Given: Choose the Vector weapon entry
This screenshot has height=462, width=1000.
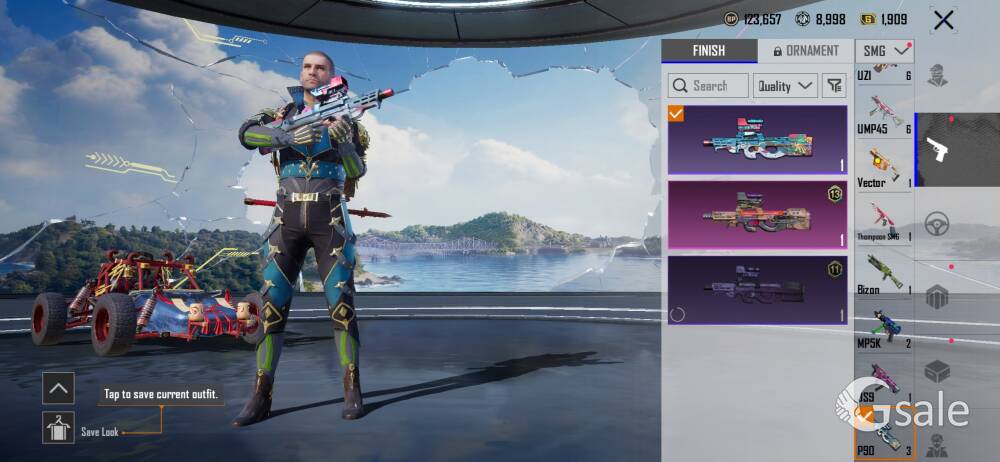Looking at the screenshot, I should tap(884, 168).
